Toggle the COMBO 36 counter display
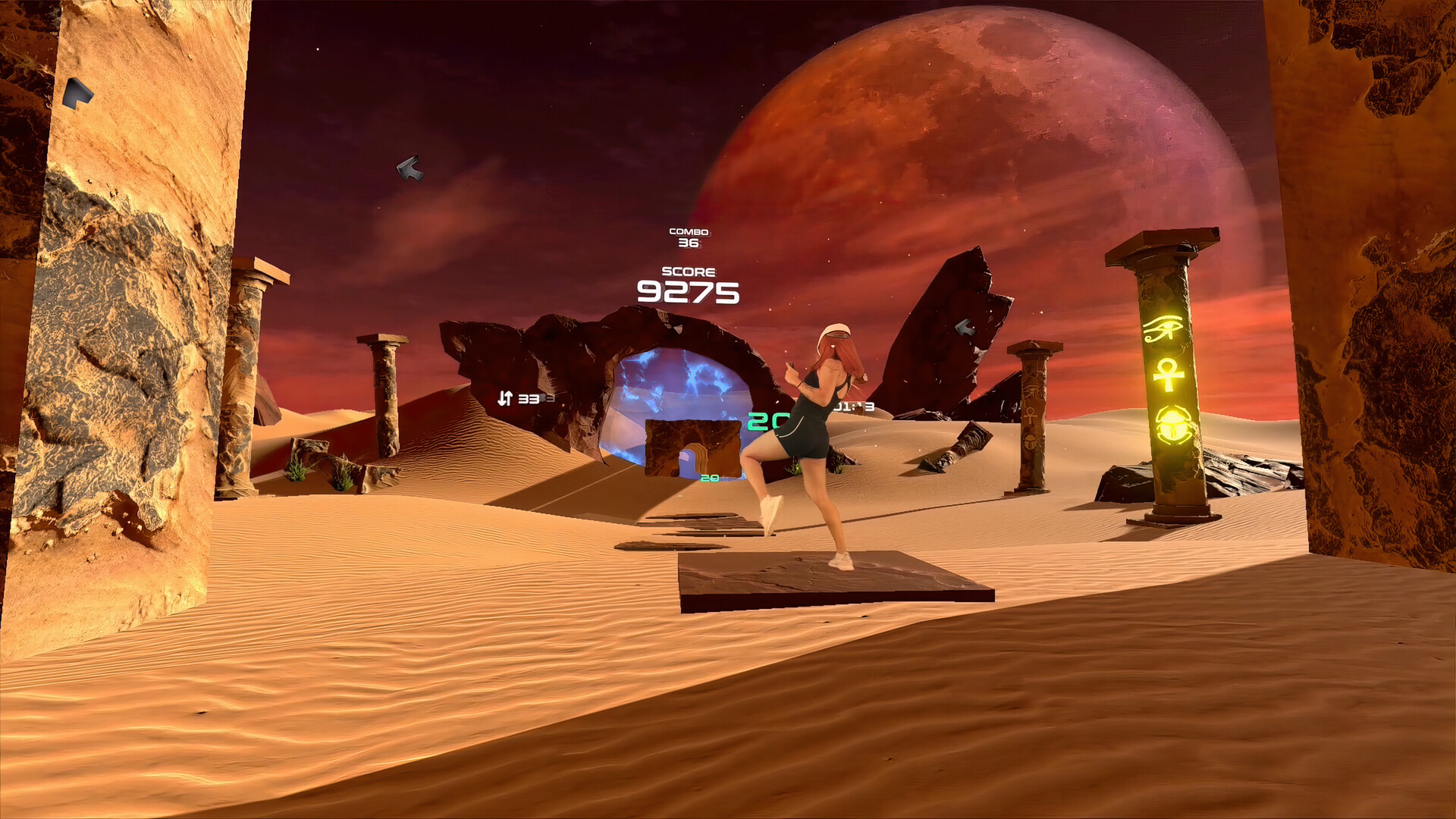1456x819 pixels. pyautogui.click(x=687, y=237)
